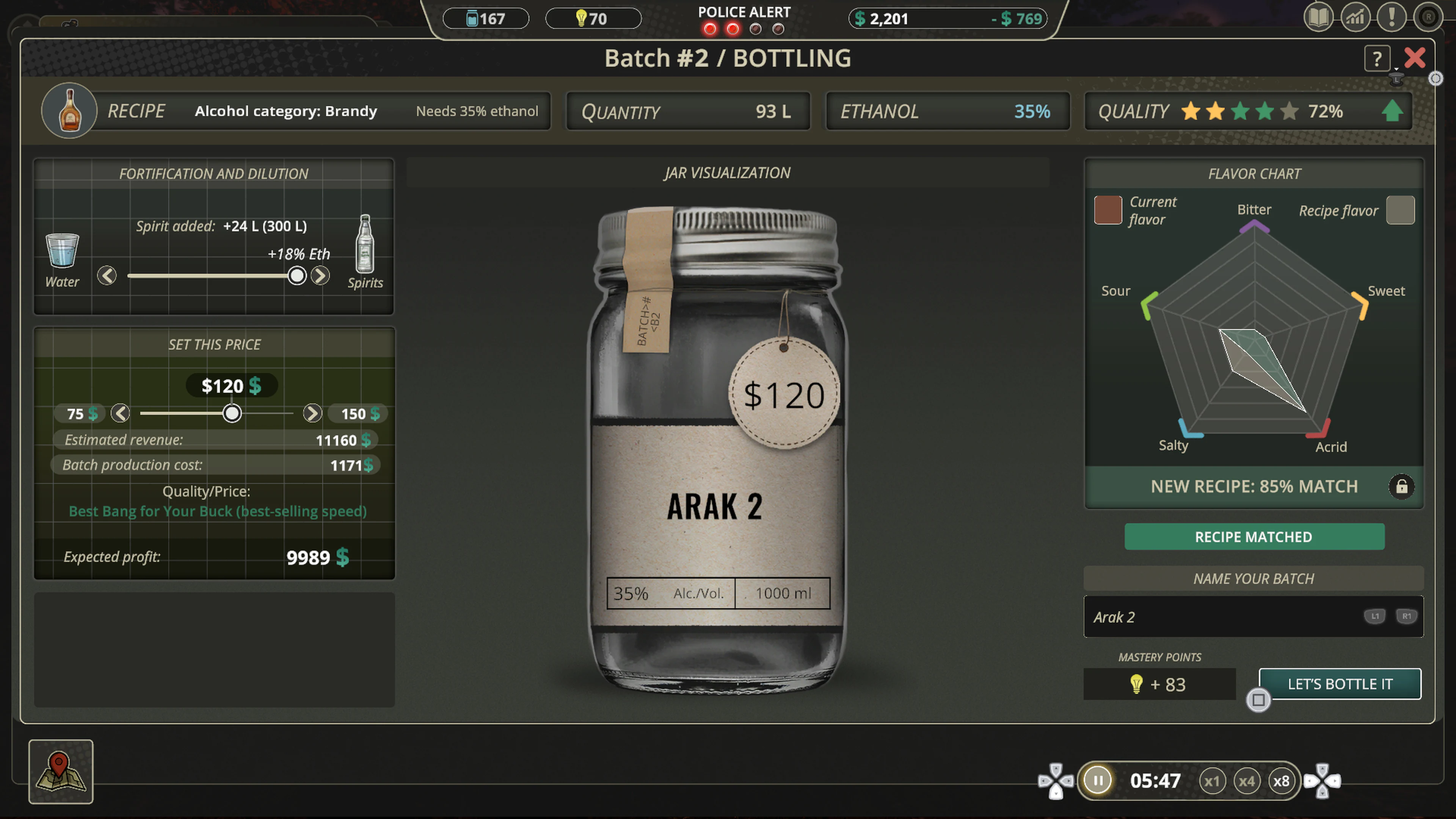This screenshot has width=1456, height=819.
Task: Open the help question mark
Action: 1378,58
